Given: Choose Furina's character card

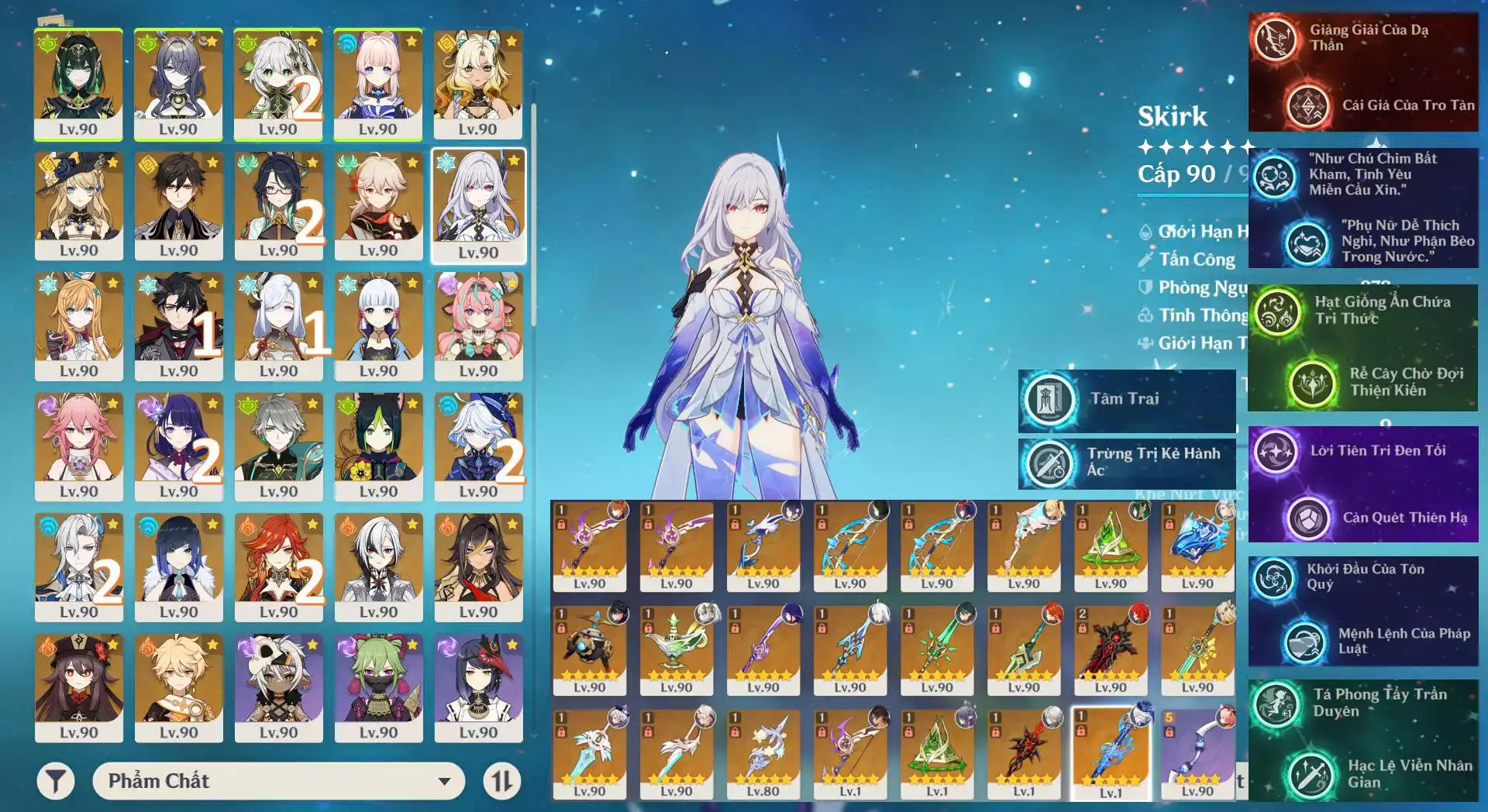Looking at the screenshot, I should [478, 447].
